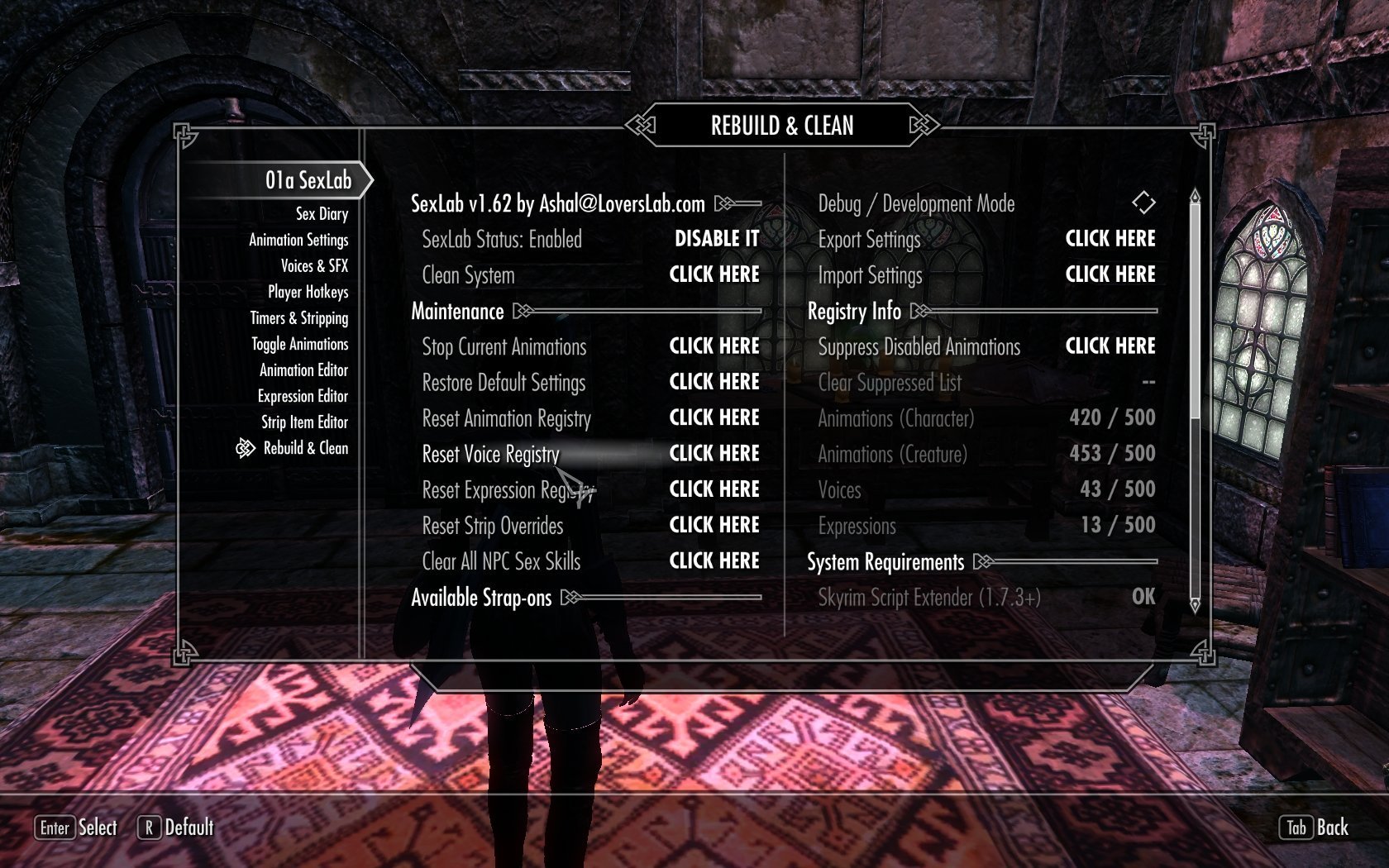Click Export Settings option
The height and width of the screenshot is (868, 1389).
click(1110, 239)
